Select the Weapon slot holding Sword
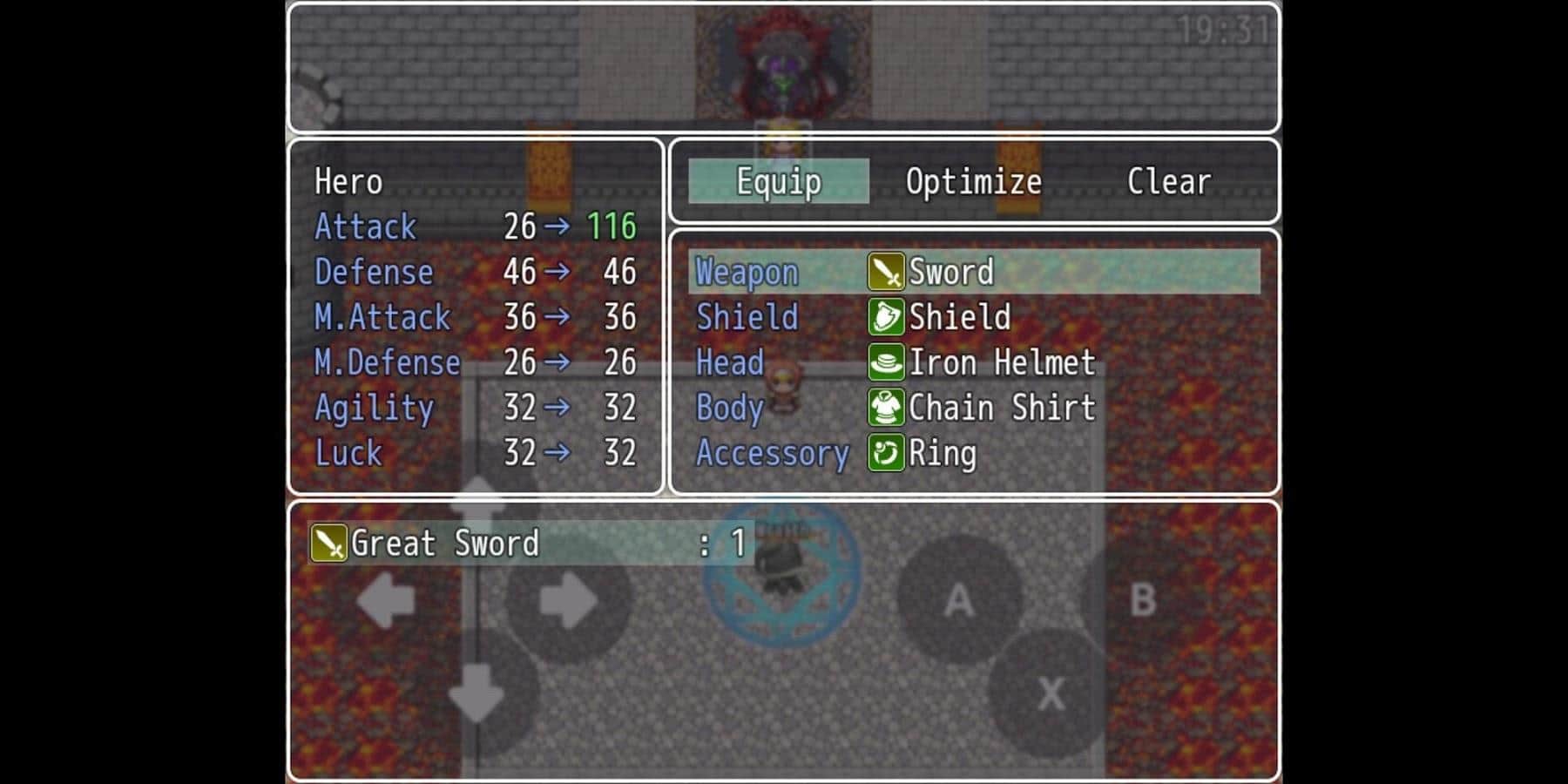The height and width of the screenshot is (784, 1568). [x=974, y=272]
